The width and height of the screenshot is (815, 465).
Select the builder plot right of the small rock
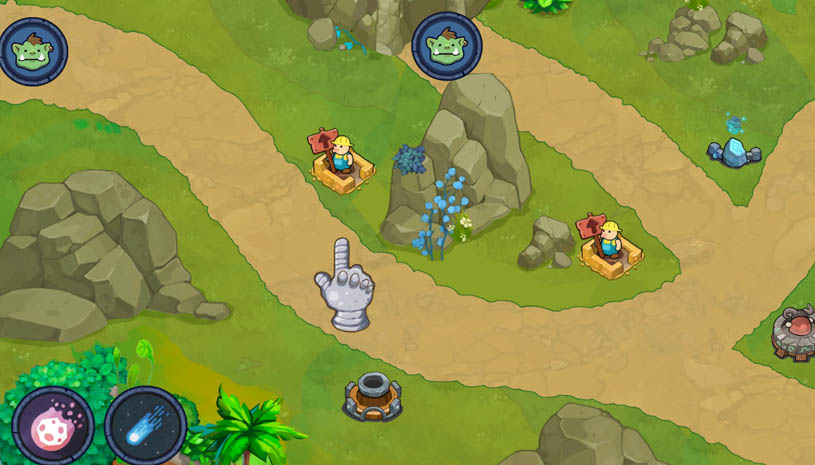pyautogui.click(x=608, y=247)
